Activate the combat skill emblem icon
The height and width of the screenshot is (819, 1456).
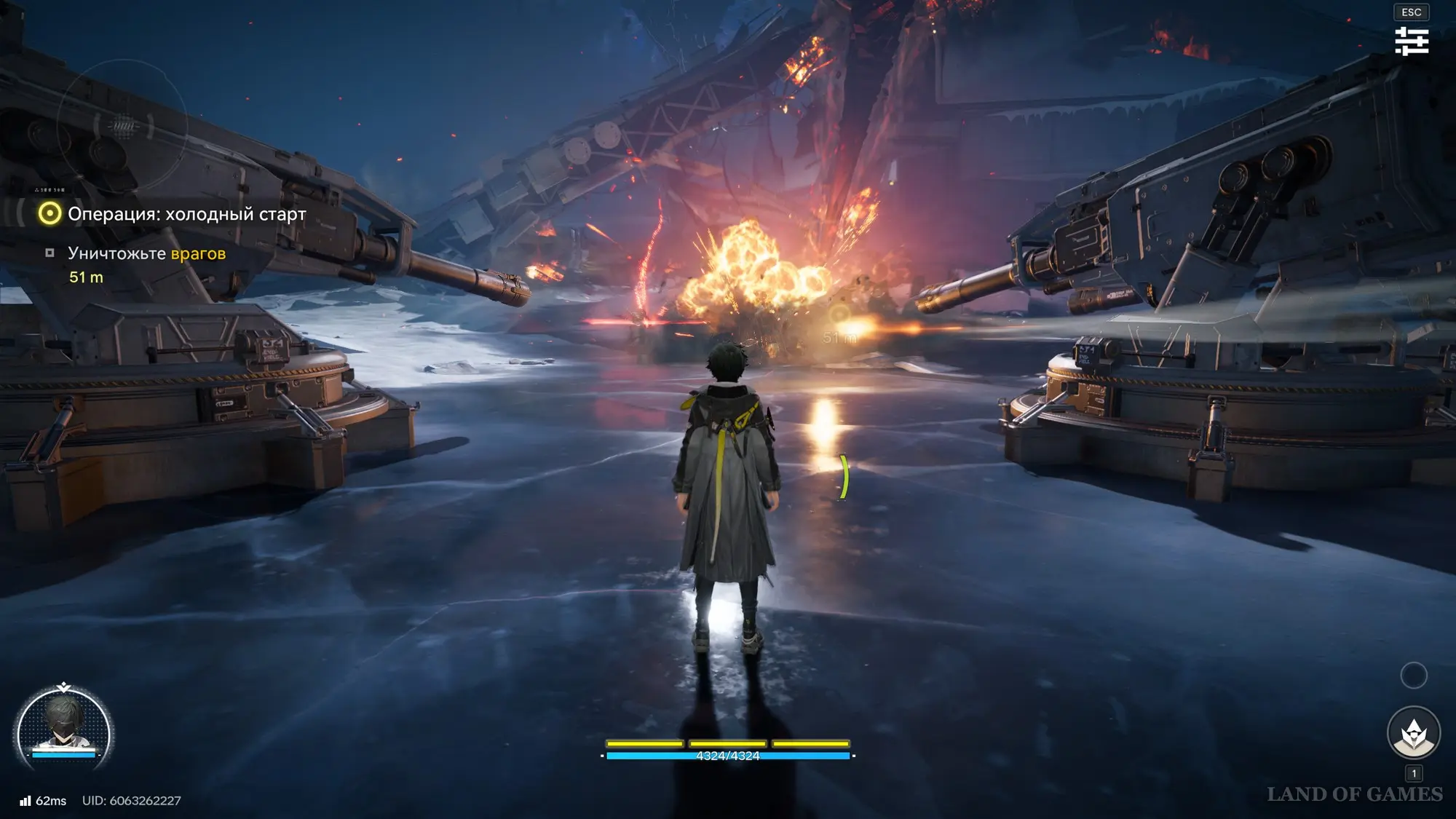click(1413, 734)
